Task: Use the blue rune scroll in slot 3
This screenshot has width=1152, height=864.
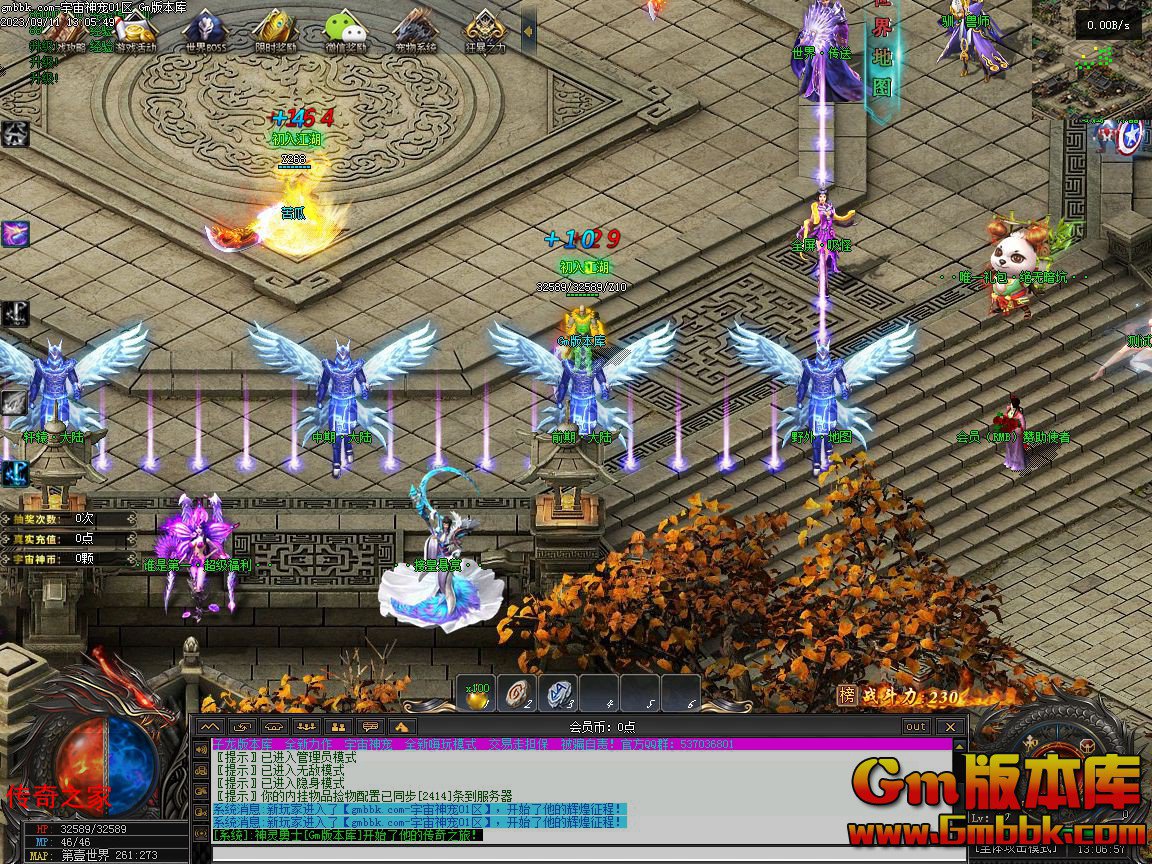Action: (558, 693)
